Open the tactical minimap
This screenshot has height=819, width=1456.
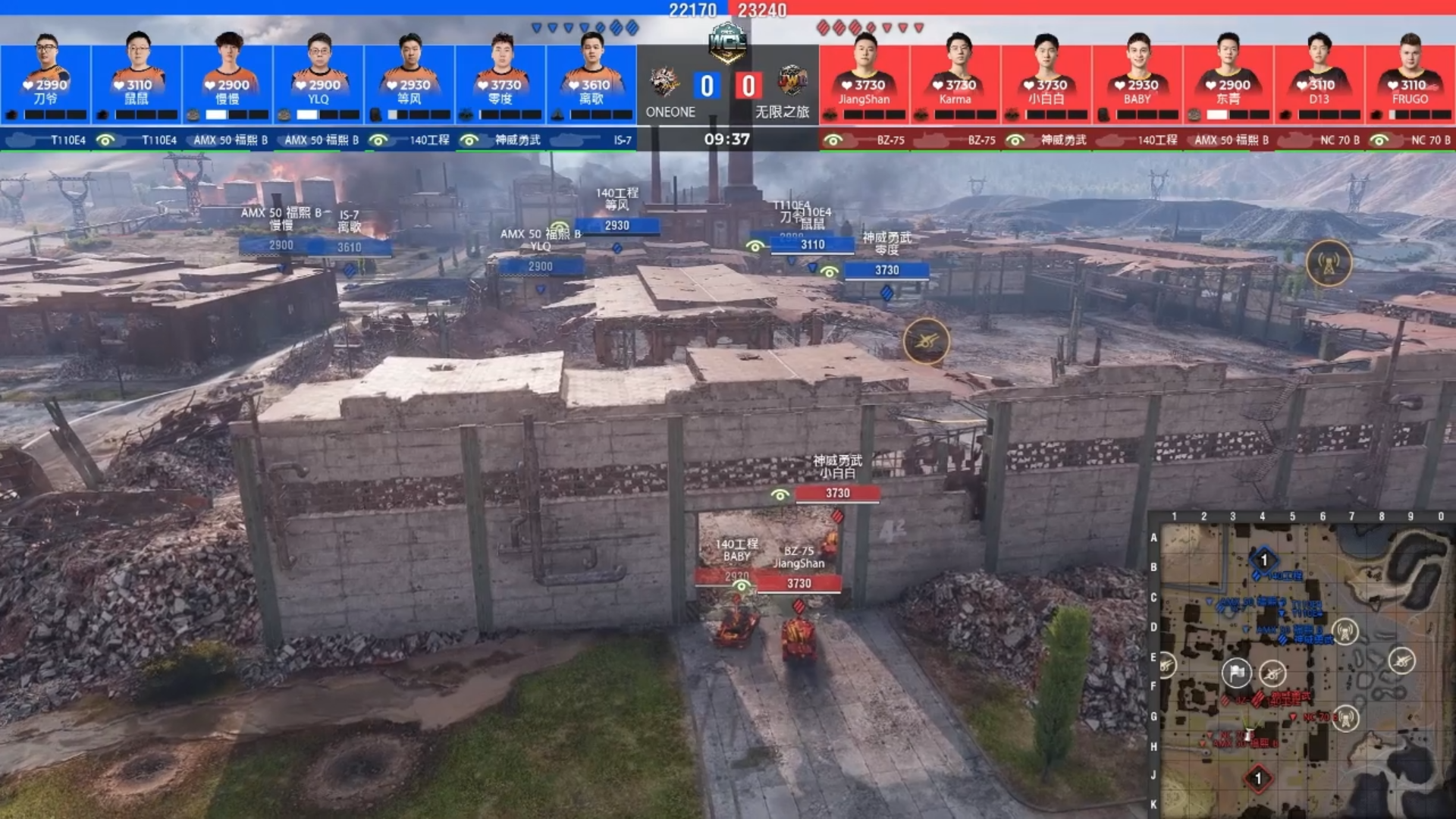1303,669
